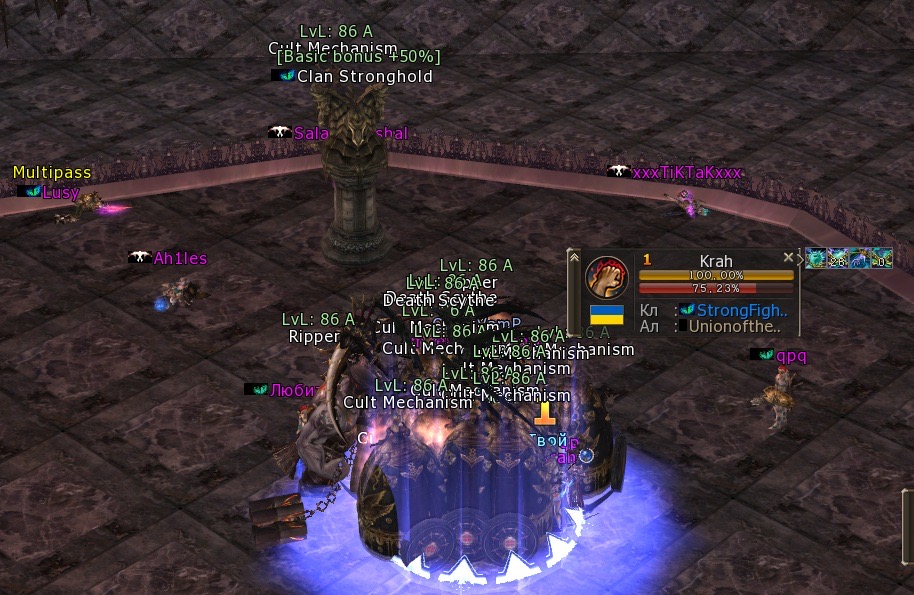This screenshot has width=914, height=595.
Task: Close the Krah target window
Action: click(x=788, y=257)
